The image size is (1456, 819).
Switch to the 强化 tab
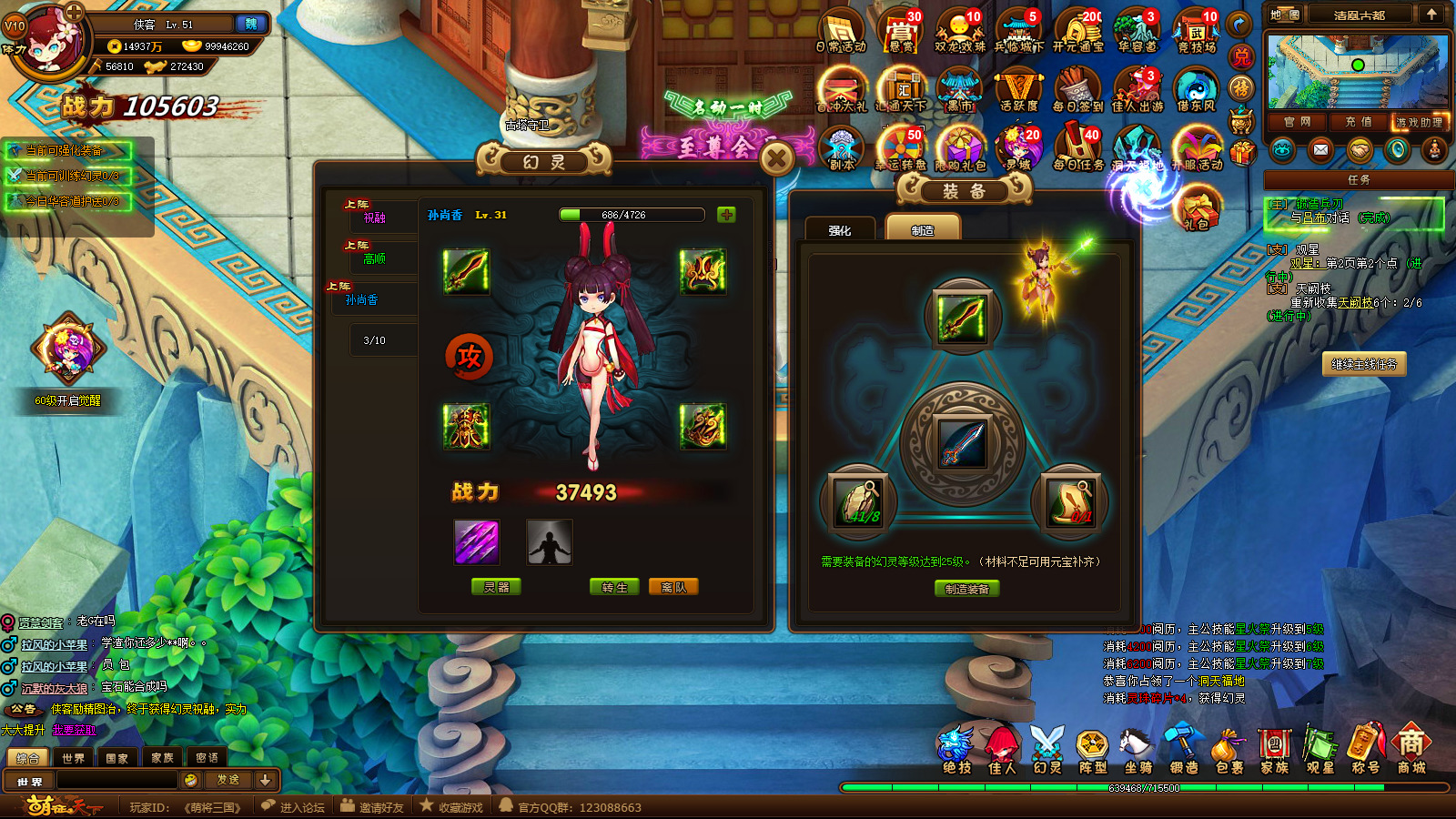pyautogui.click(x=840, y=230)
